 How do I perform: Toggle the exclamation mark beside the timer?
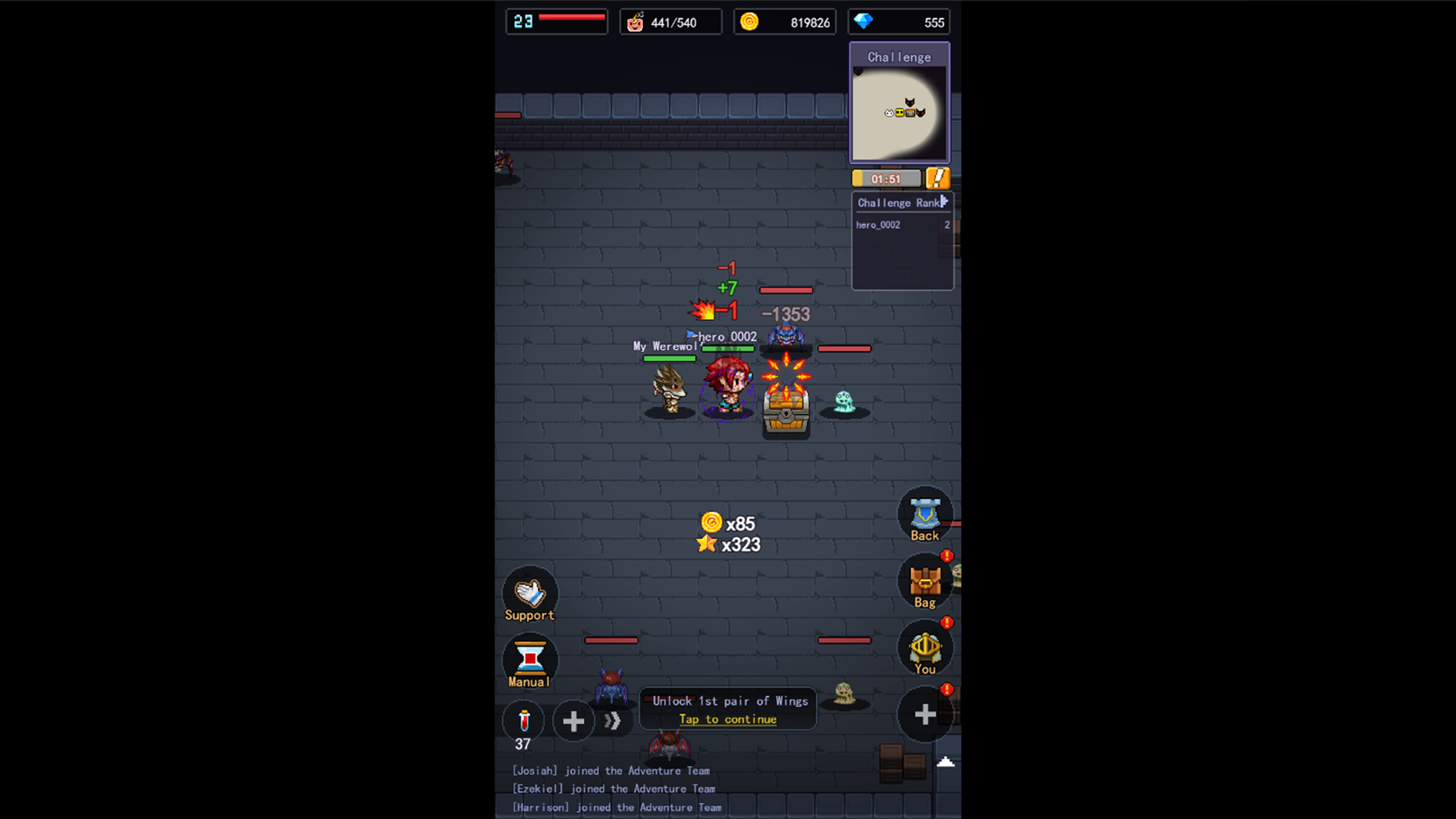tap(937, 178)
